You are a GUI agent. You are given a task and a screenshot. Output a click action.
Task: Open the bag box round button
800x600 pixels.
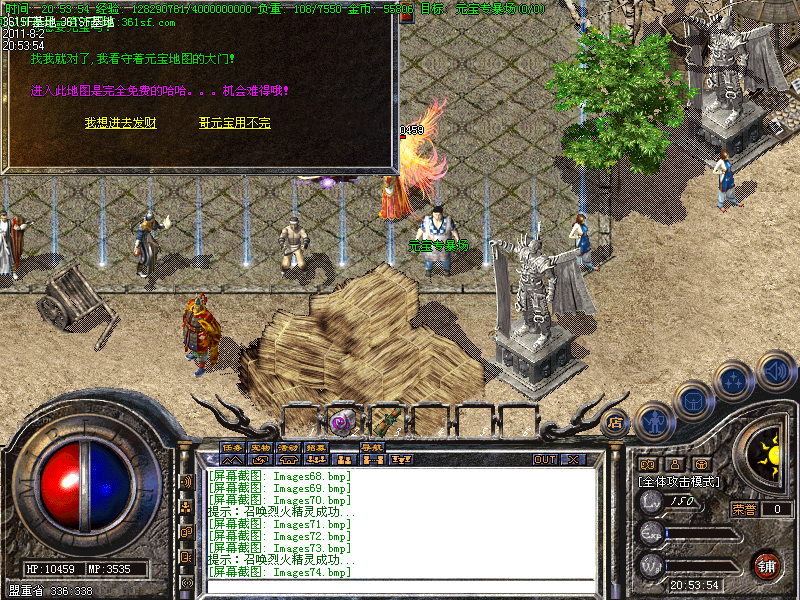tap(694, 400)
